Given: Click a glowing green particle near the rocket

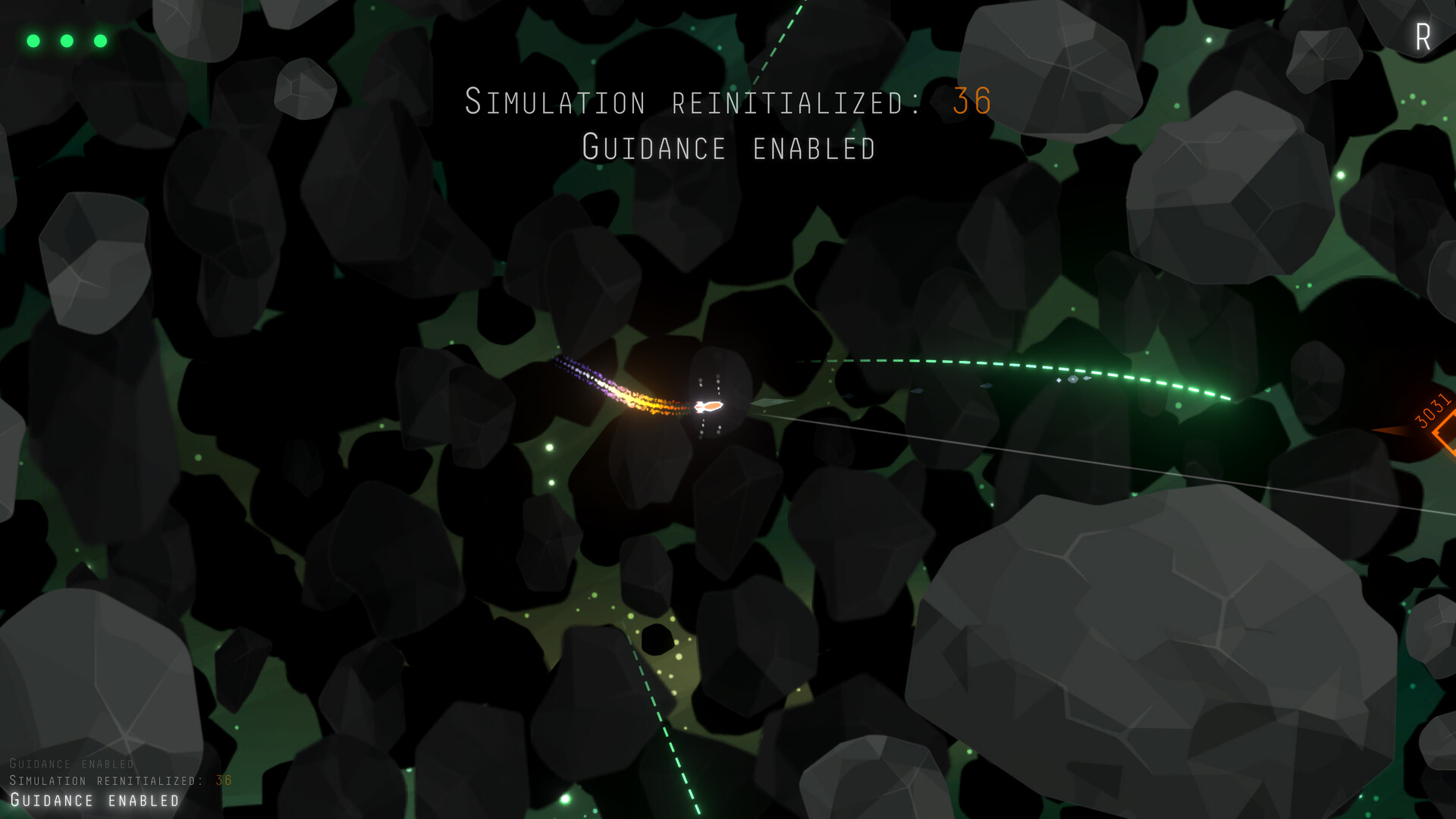Looking at the screenshot, I should point(548,447).
